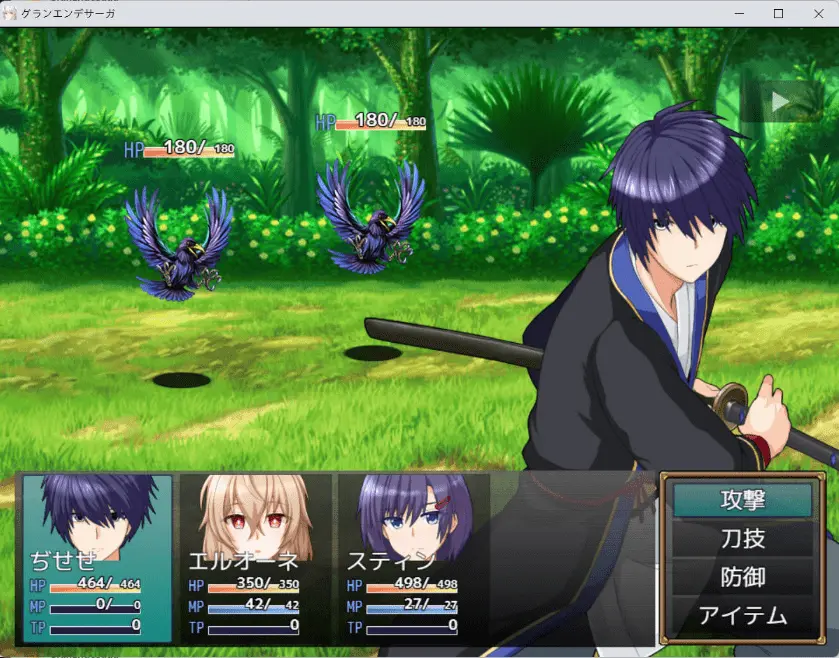Select the エルオーネ party member panel

point(255,556)
